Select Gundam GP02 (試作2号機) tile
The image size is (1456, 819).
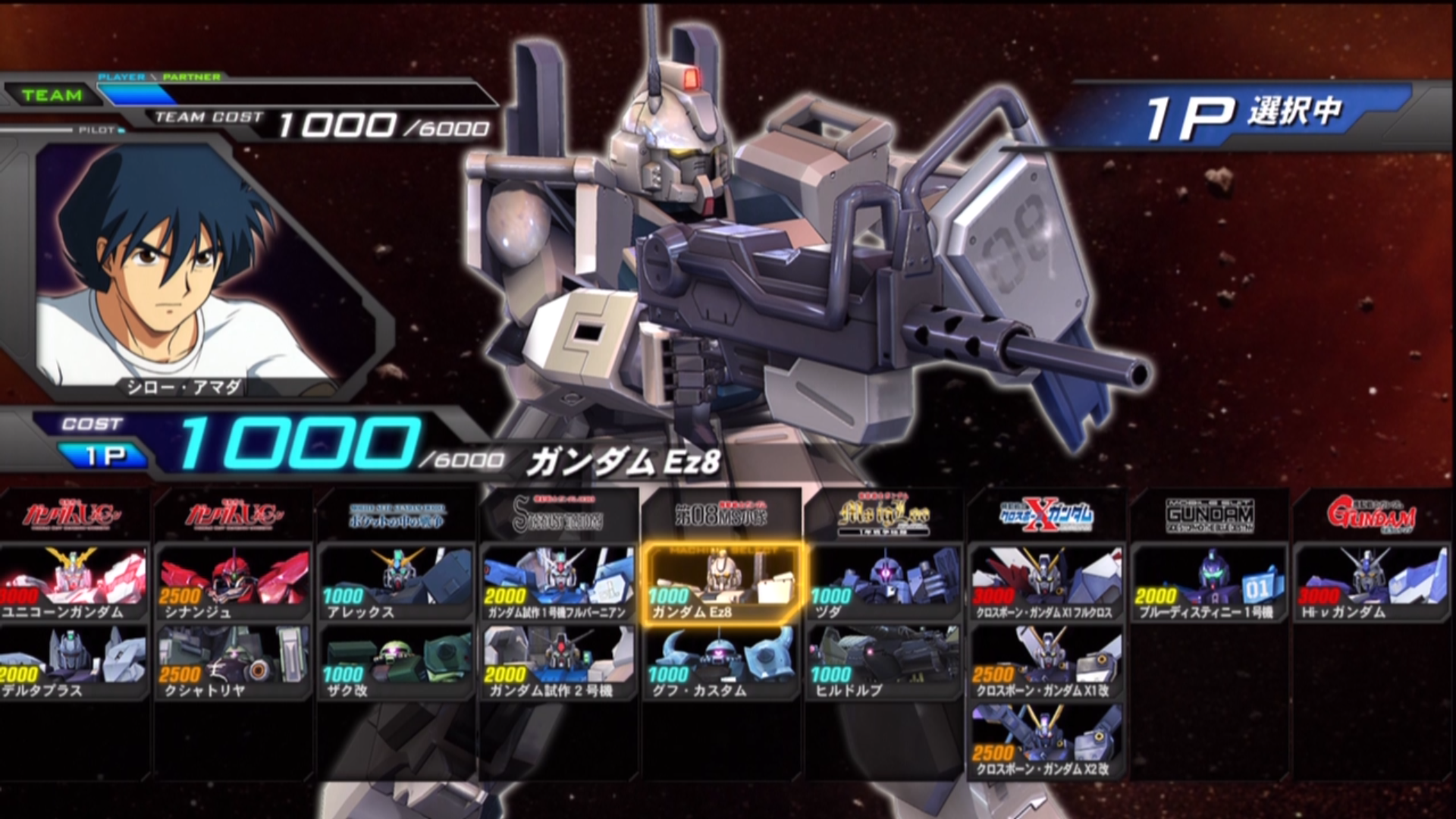click(559, 661)
